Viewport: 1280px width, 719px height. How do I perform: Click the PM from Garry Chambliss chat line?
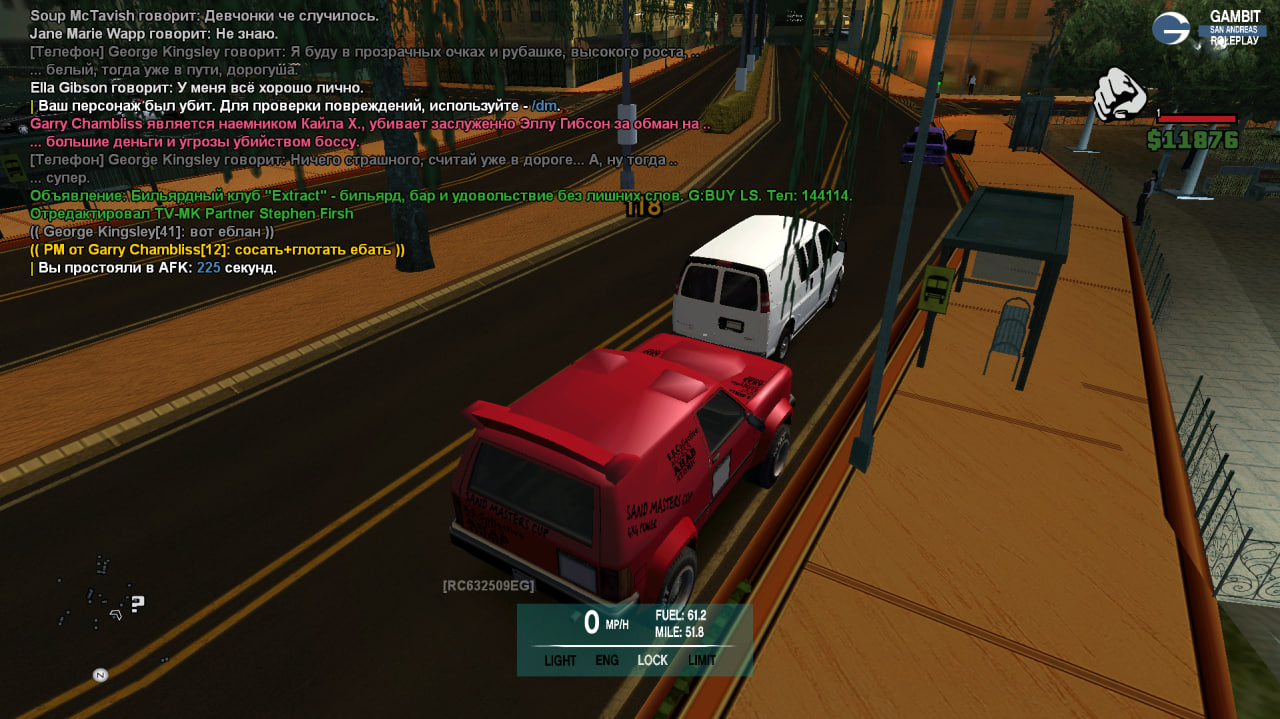218,250
